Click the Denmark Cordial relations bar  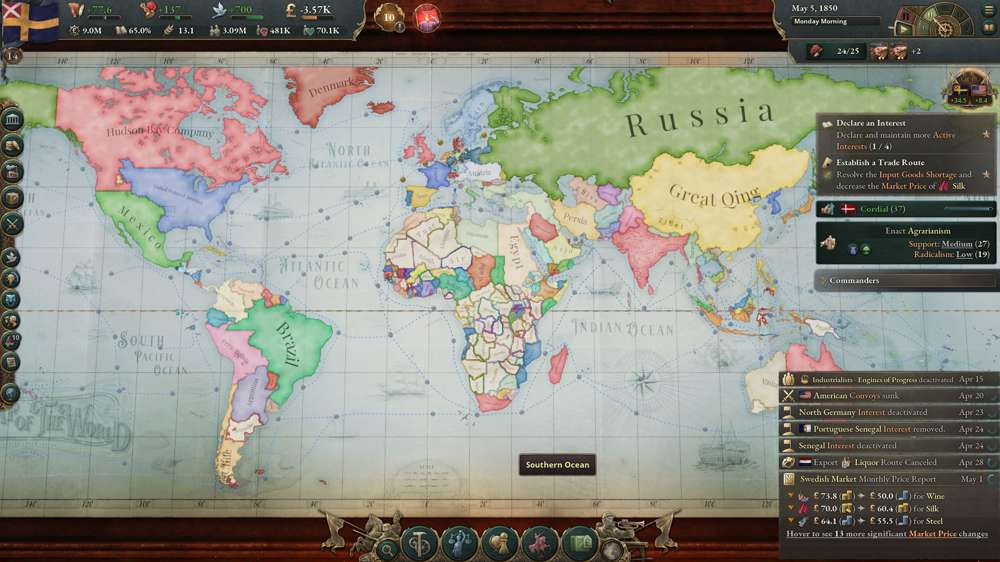point(906,209)
